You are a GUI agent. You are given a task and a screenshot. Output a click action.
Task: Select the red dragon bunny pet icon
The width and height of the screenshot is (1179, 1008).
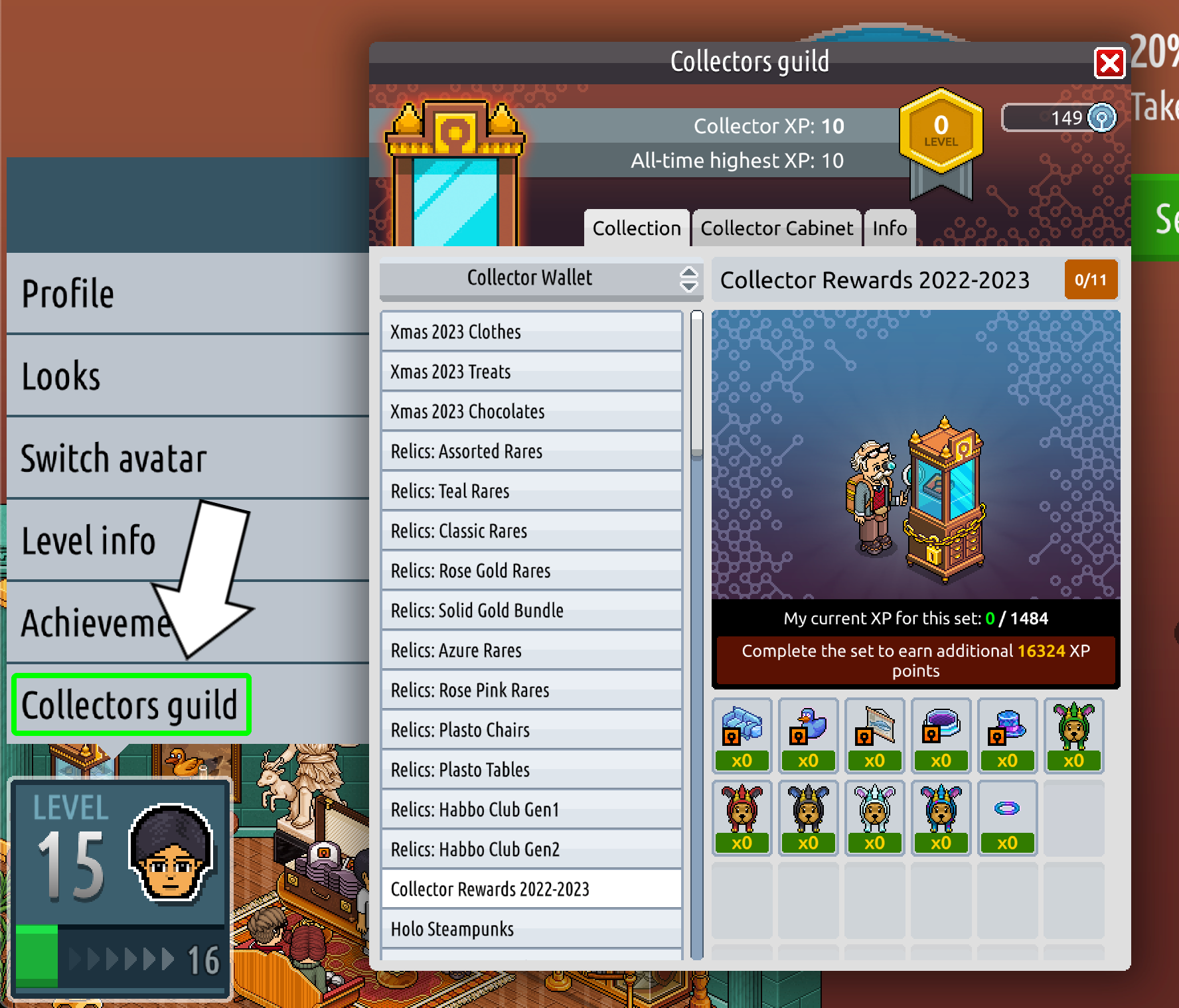(x=742, y=810)
